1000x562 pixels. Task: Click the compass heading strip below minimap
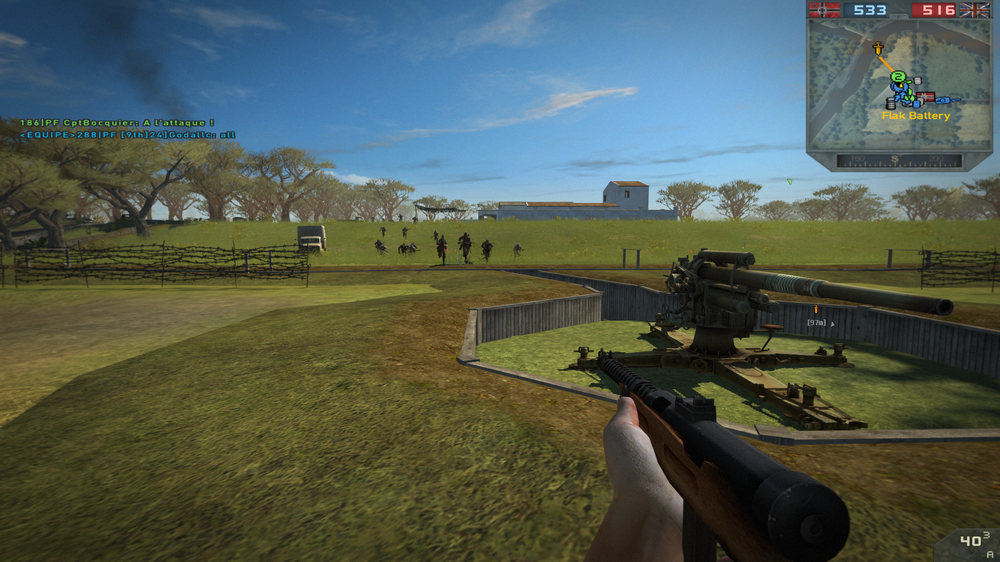coord(899,160)
